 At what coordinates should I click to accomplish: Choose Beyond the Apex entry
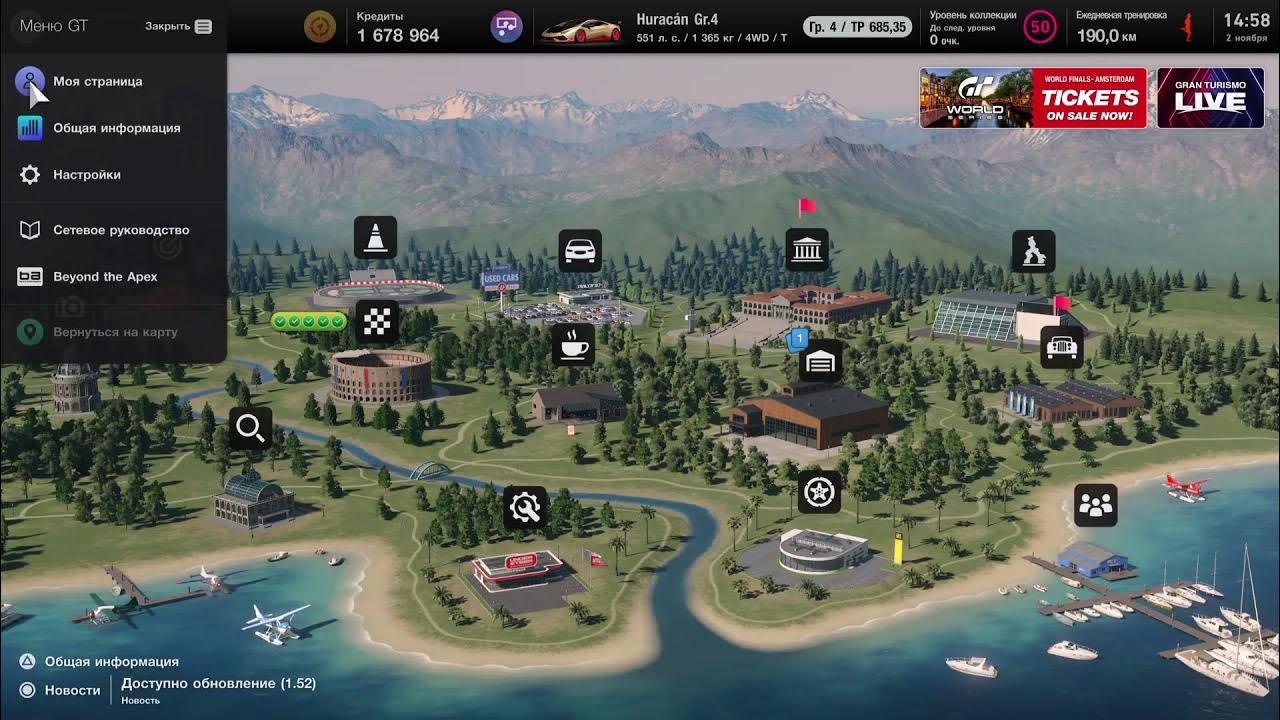[105, 277]
